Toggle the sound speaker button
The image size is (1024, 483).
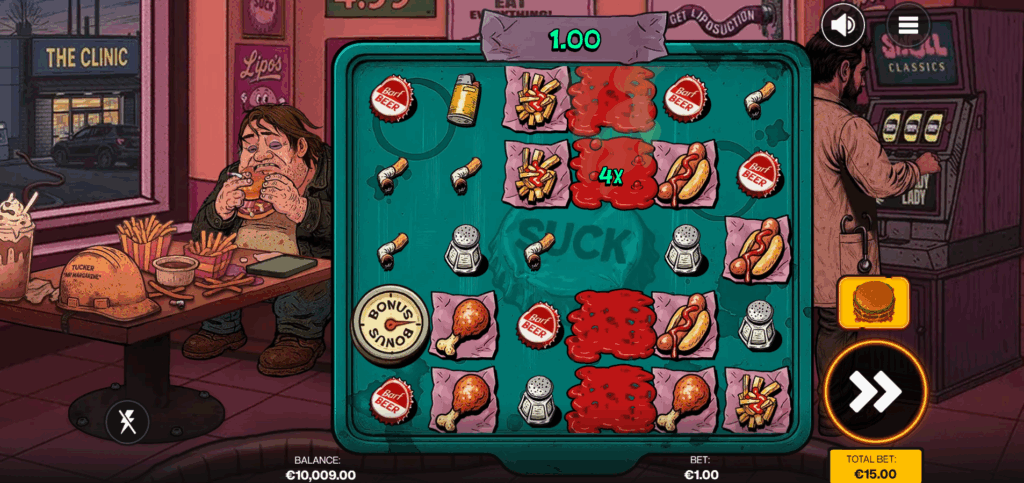click(x=843, y=25)
